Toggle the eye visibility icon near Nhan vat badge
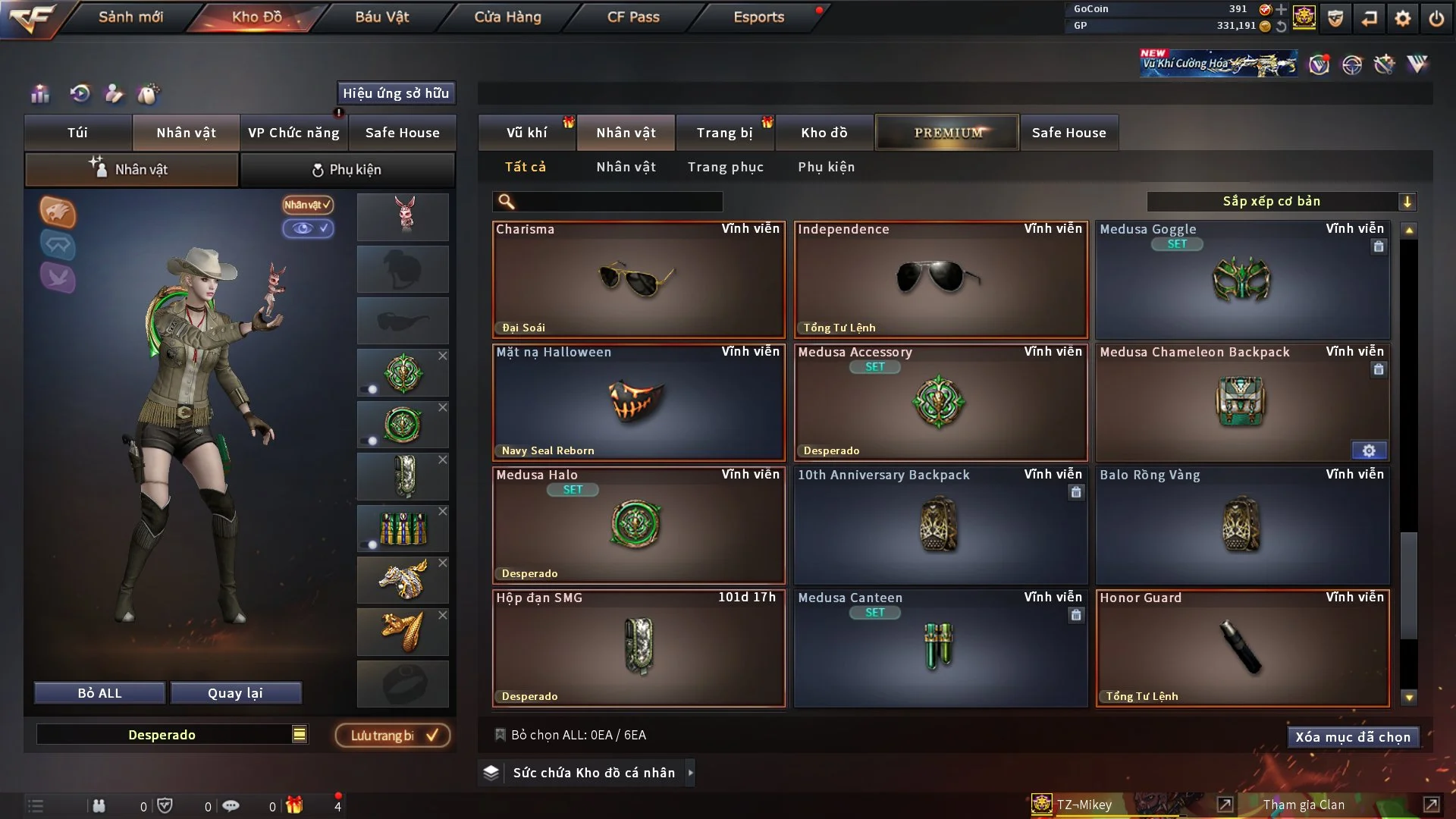The height and width of the screenshot is (819, 1456). click(x=306, y=228)
